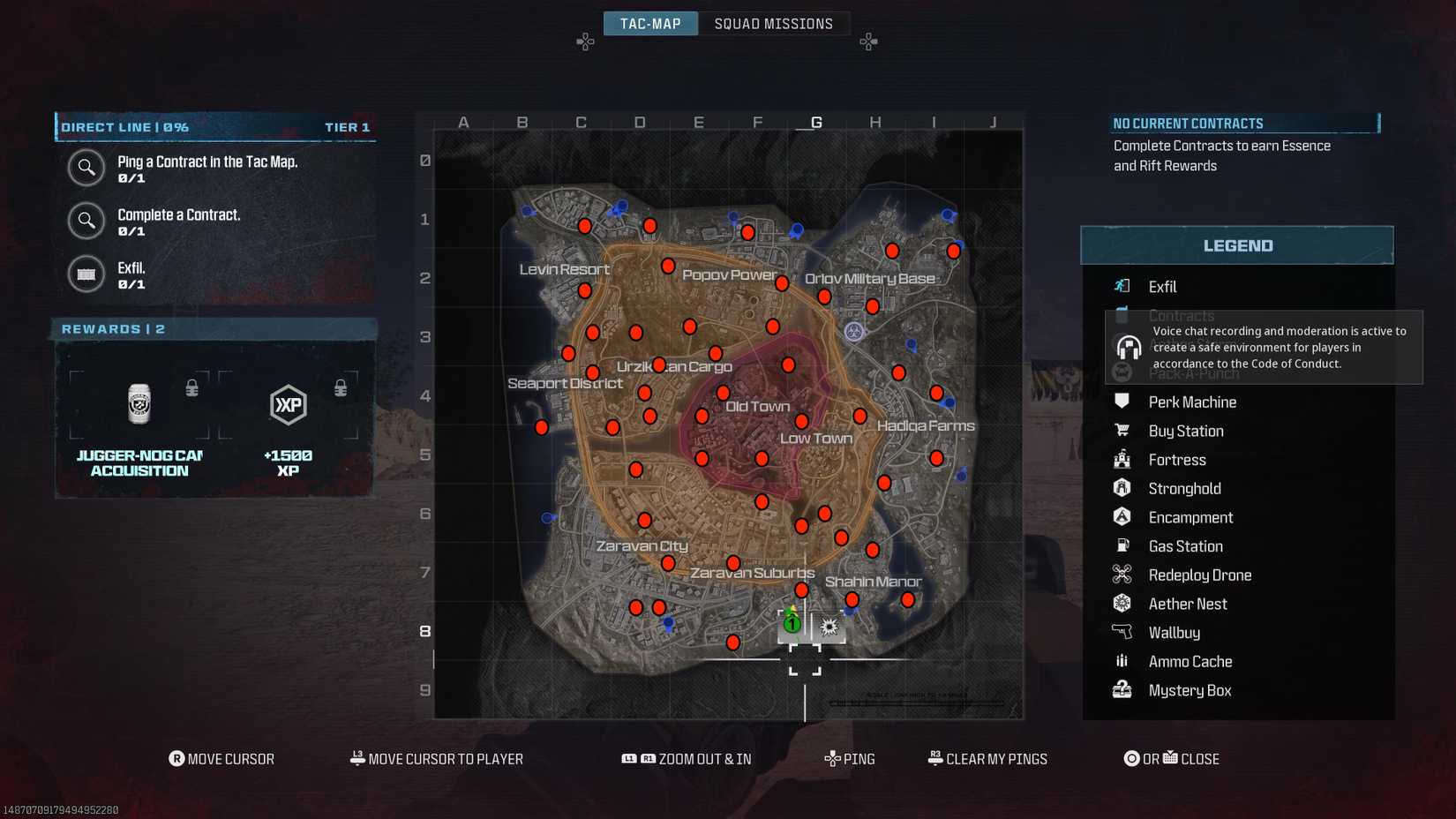Click the Jugger-Nog Can reward thumbnail
1456x819 pixels.
141,403
